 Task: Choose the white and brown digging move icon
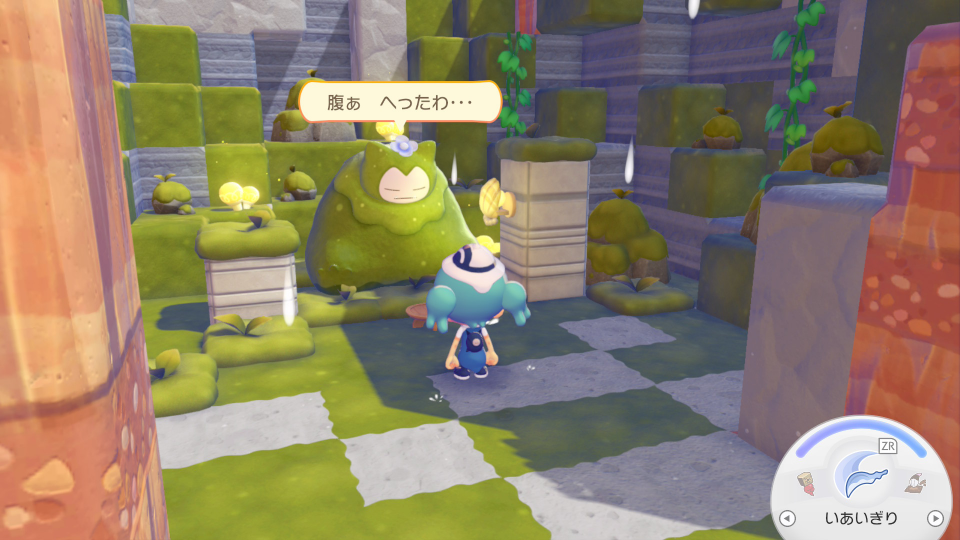[915, 485]
